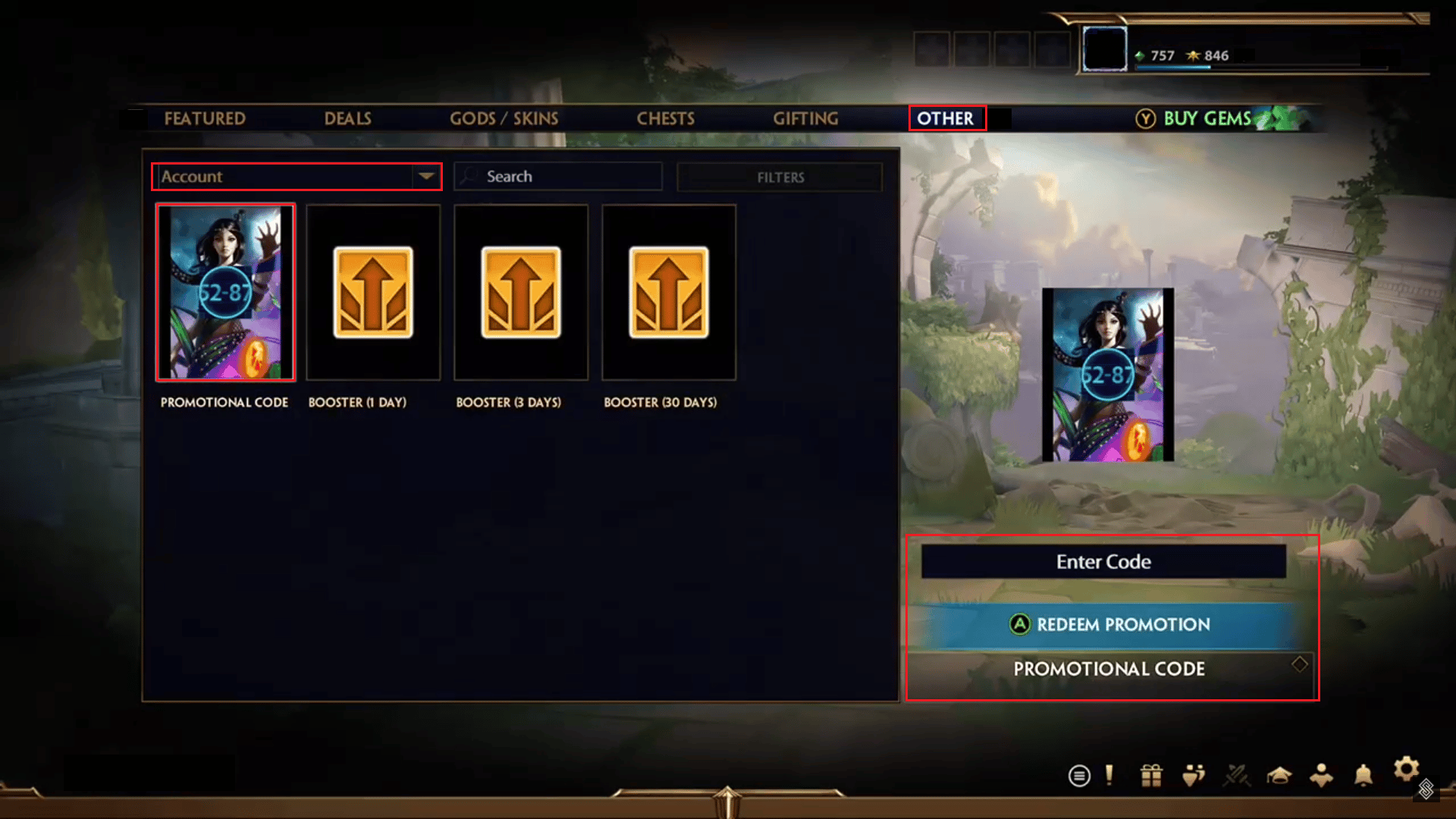Select the graduation cap learning icon

(1280, 776)
